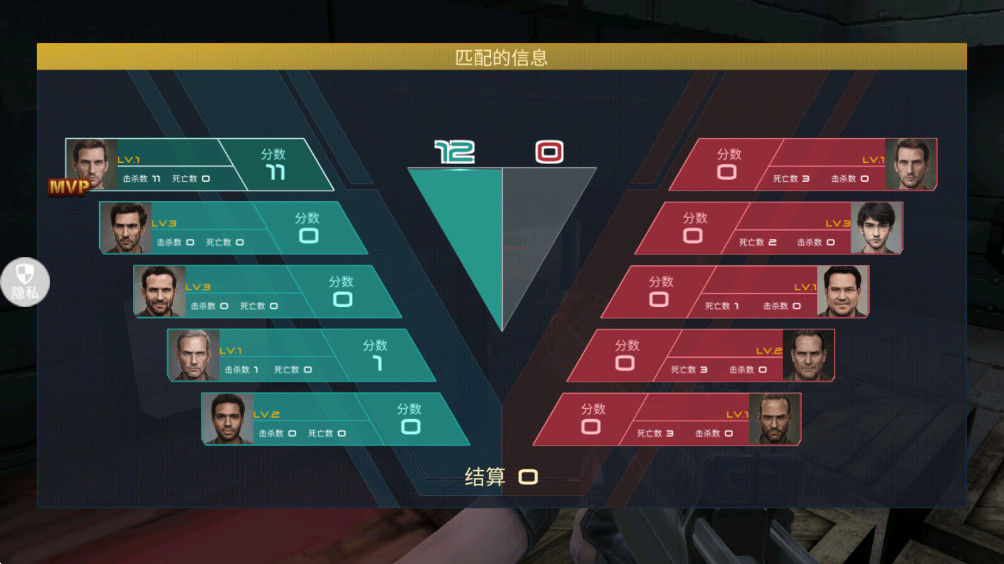Screen dimensions: 1004x564
Task: Click the MVP player's portrait
Action: (x=92, y=164)
